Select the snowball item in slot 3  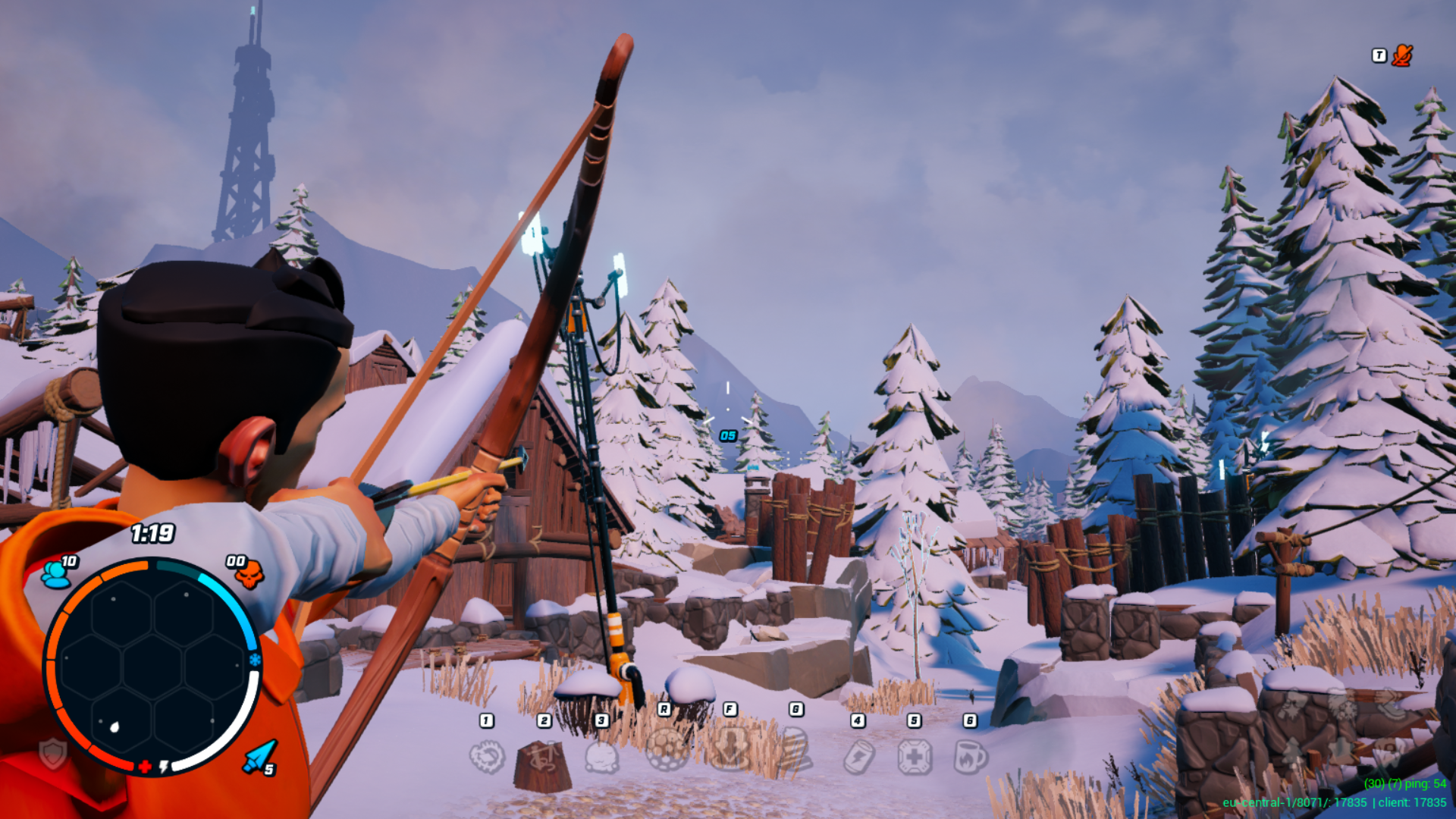[602, 757]
